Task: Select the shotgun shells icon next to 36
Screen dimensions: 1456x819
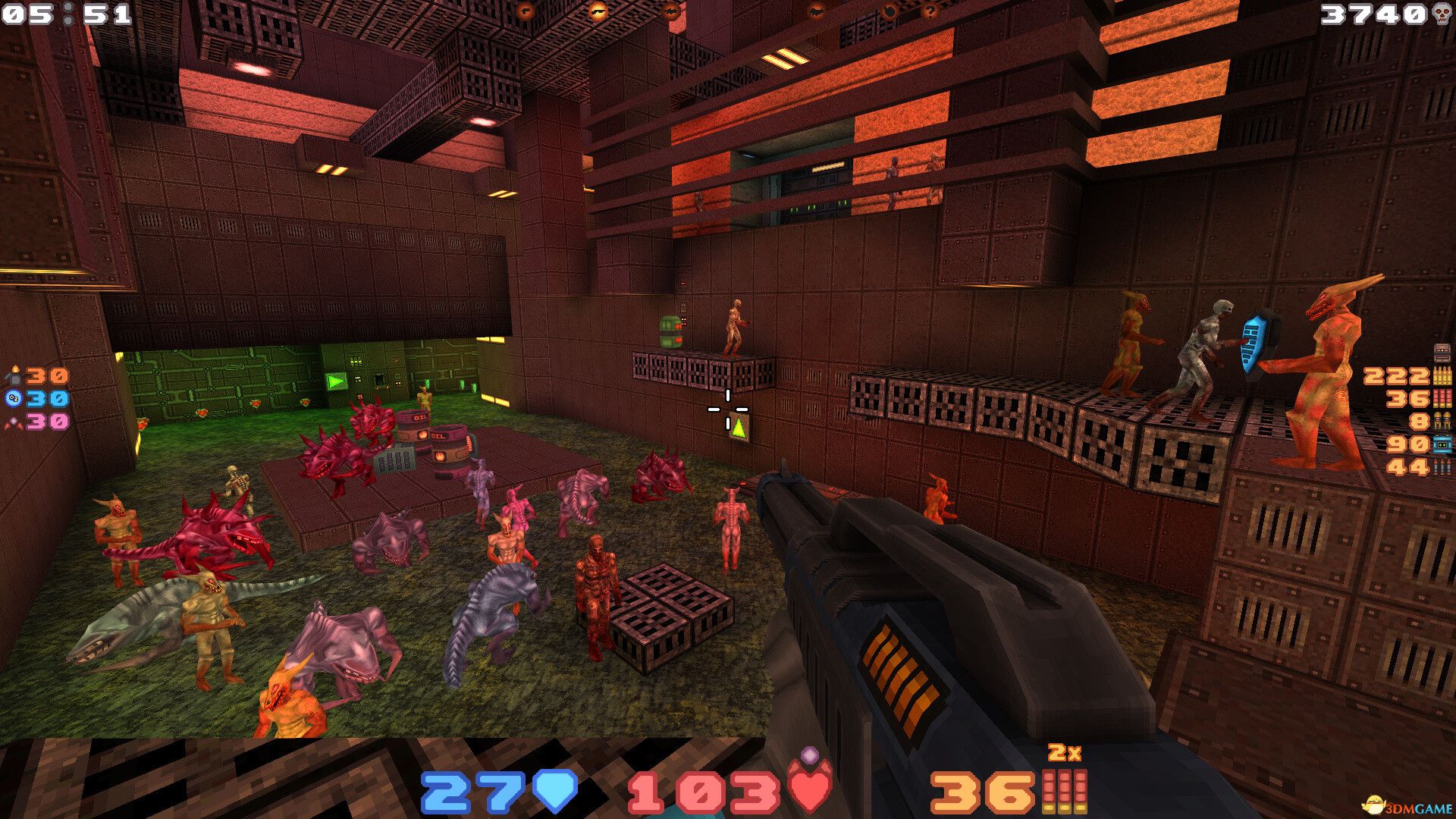Action: click(x=1441, y=397)
